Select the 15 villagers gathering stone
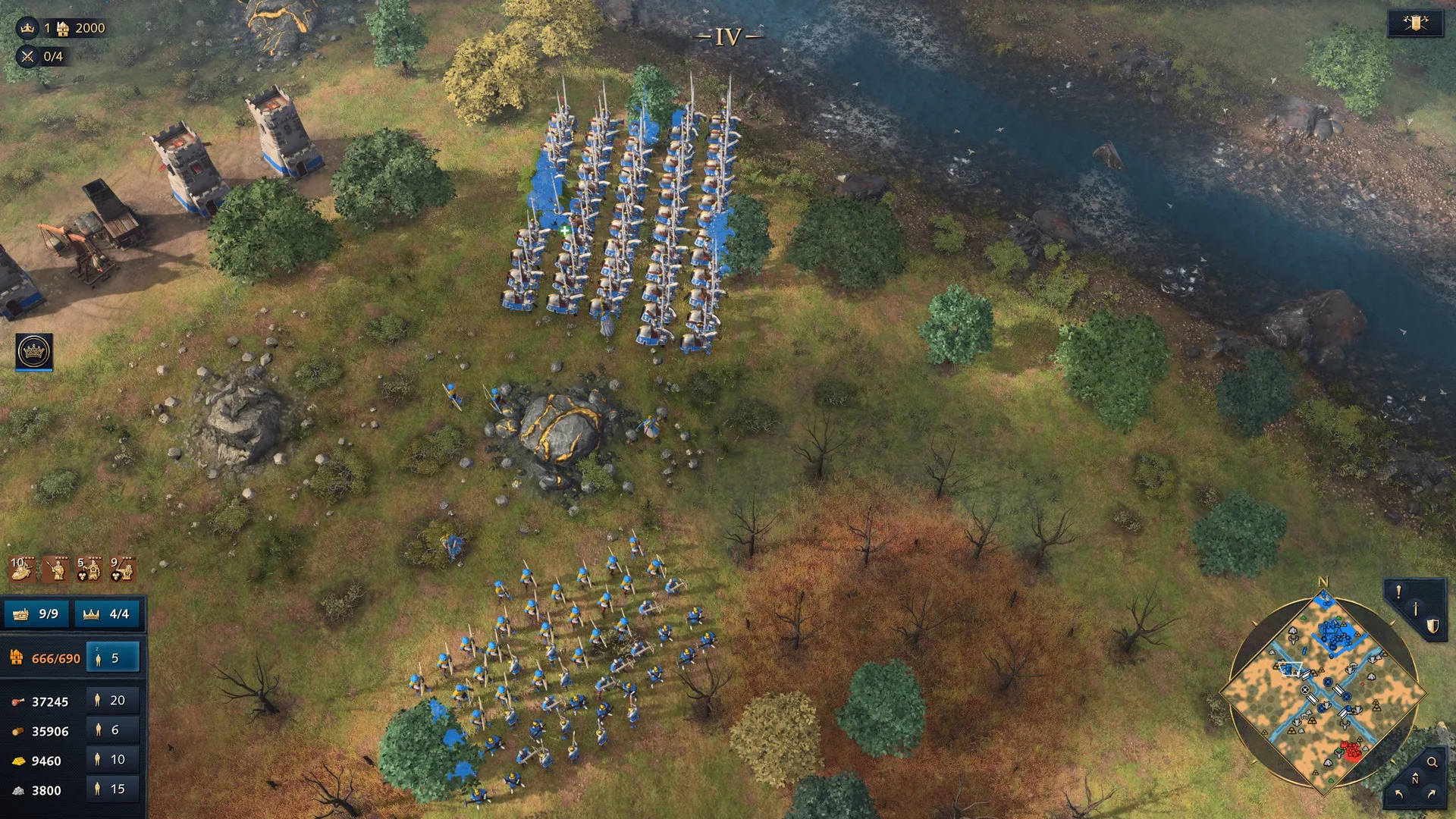The width and height of the screenshot is (1456, 819). click(113, 789)
